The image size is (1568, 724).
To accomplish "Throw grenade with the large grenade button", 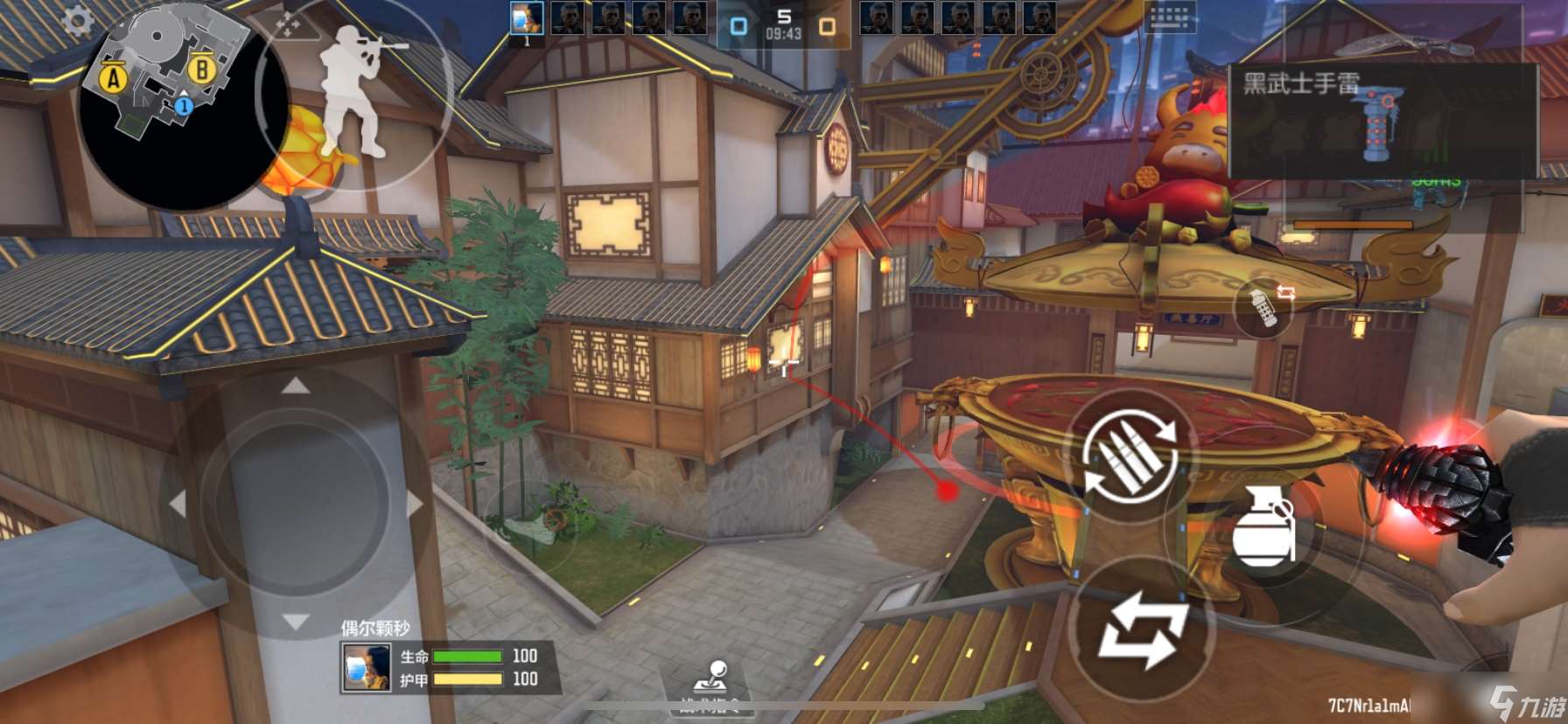I will click(1263, 526).
